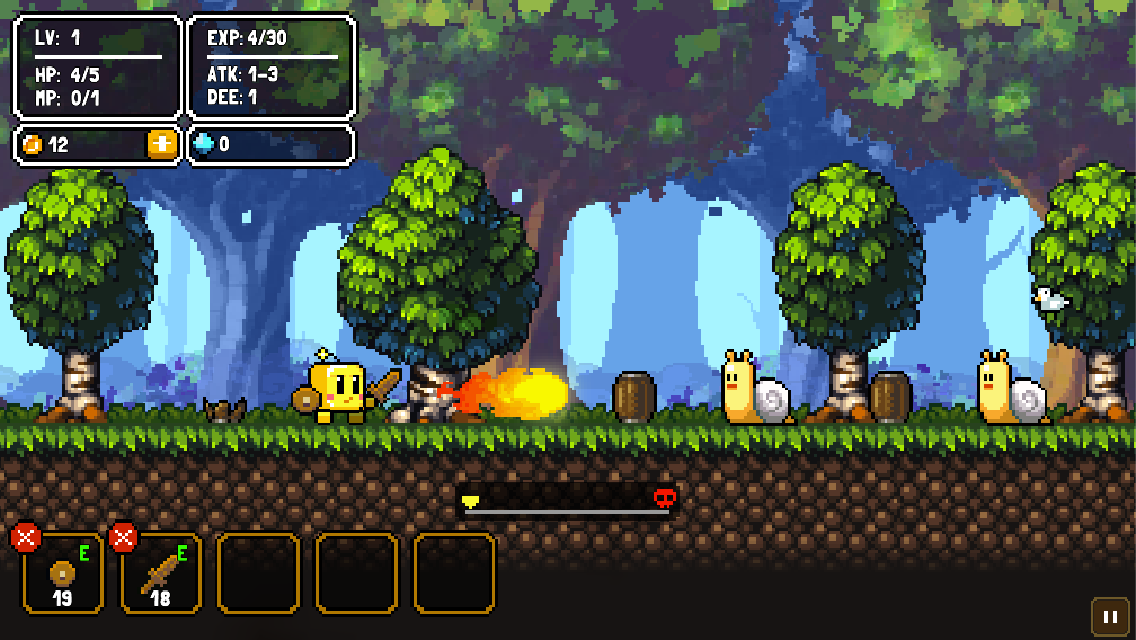
Task: Discard the wooden shield using red X
Action: [25, 538]
